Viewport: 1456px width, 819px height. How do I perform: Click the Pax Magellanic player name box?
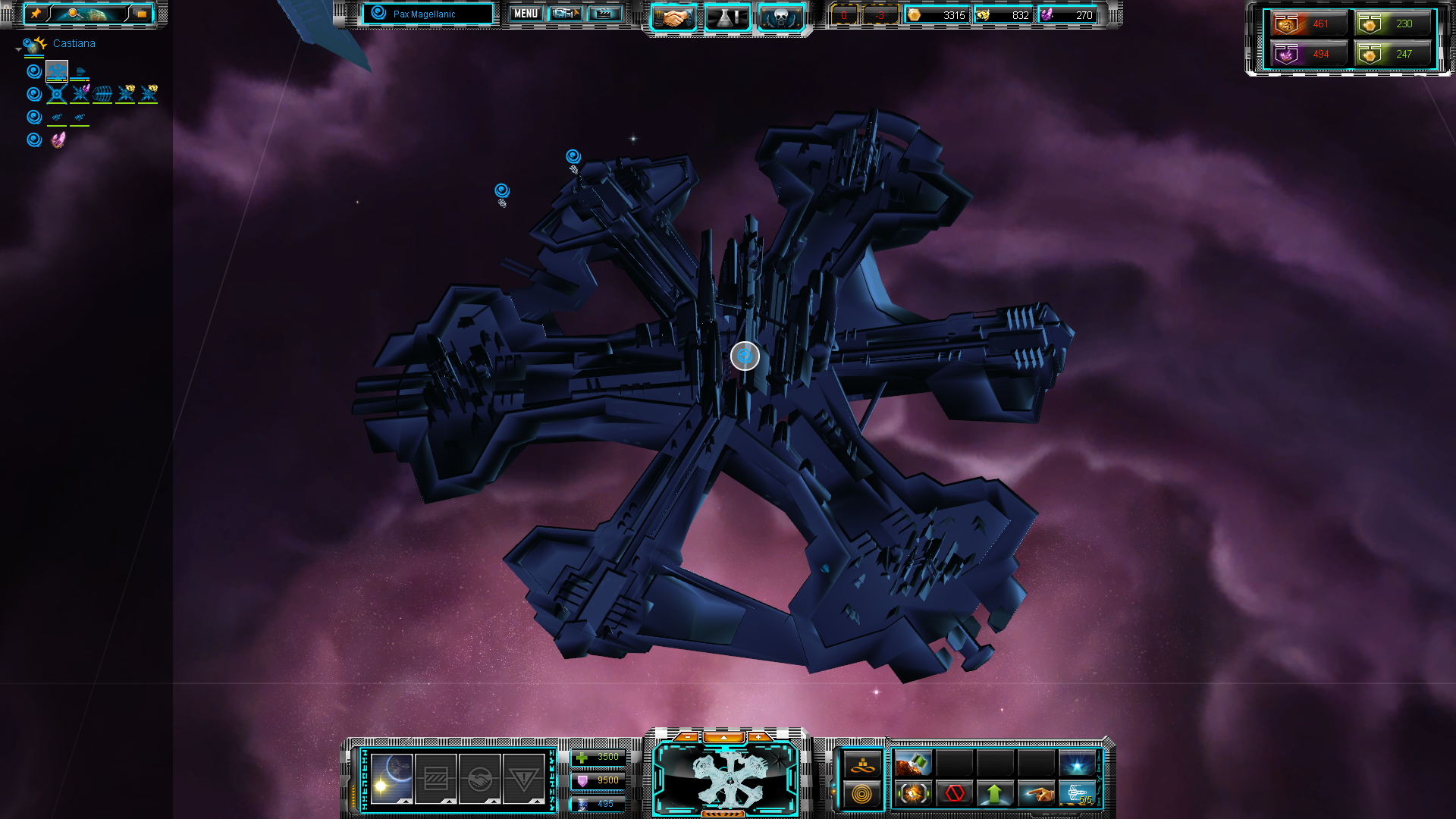tap(428, 14)
